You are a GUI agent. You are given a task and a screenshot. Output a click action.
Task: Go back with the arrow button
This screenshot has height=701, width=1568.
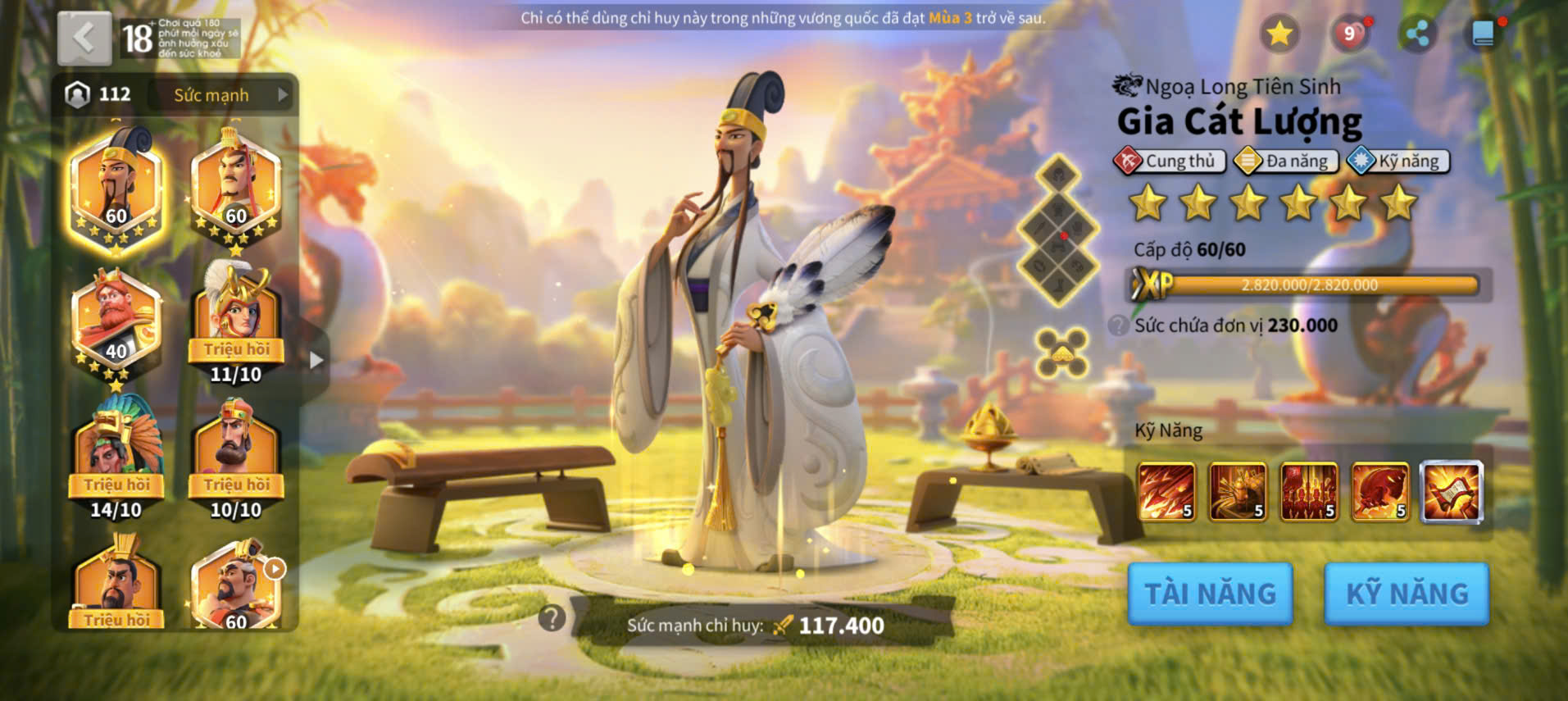coord(84,38)
